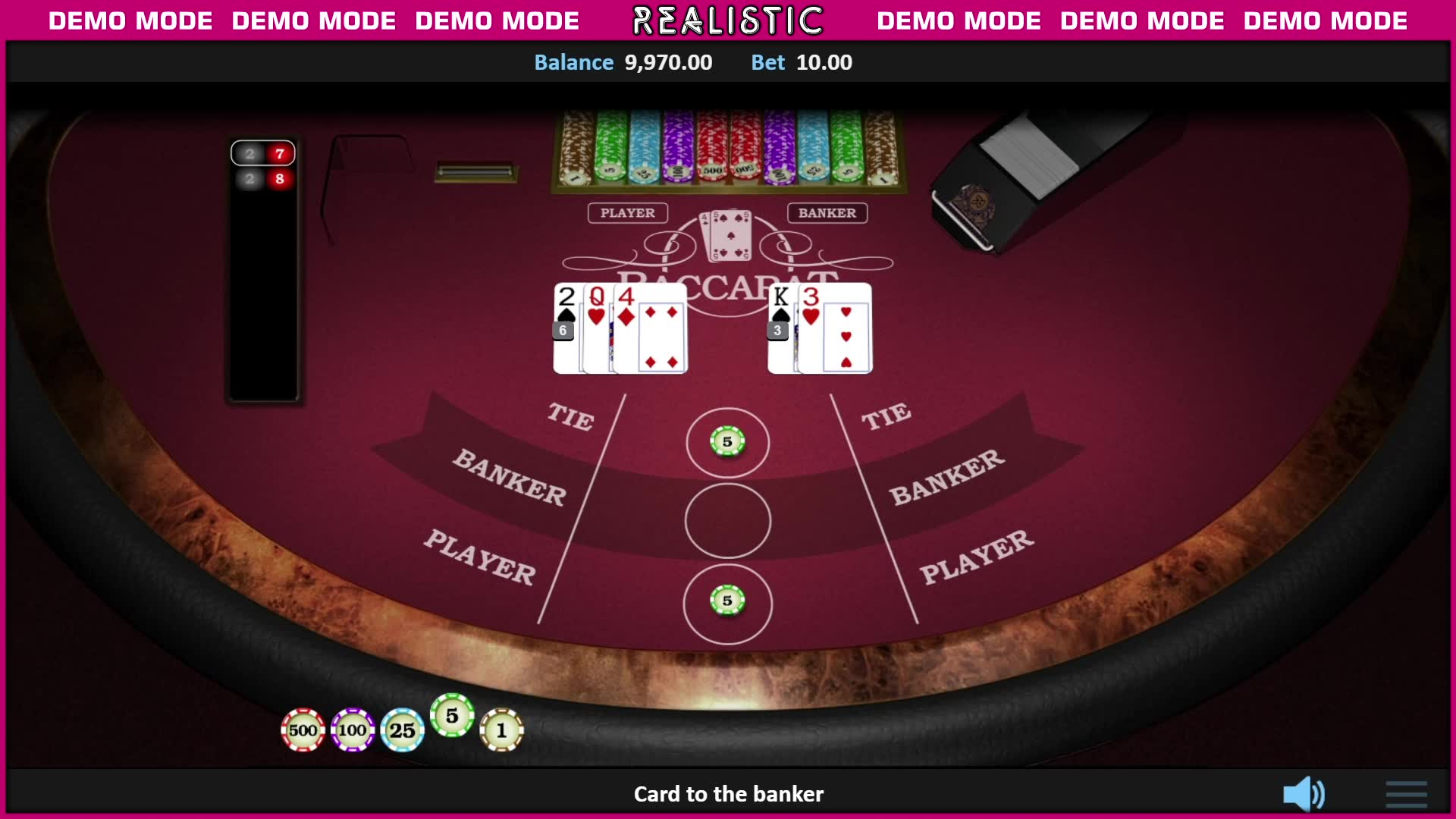Place a bet on the empty Banker circle
This screenshot has width=1456, height=819.
point(727,521)
